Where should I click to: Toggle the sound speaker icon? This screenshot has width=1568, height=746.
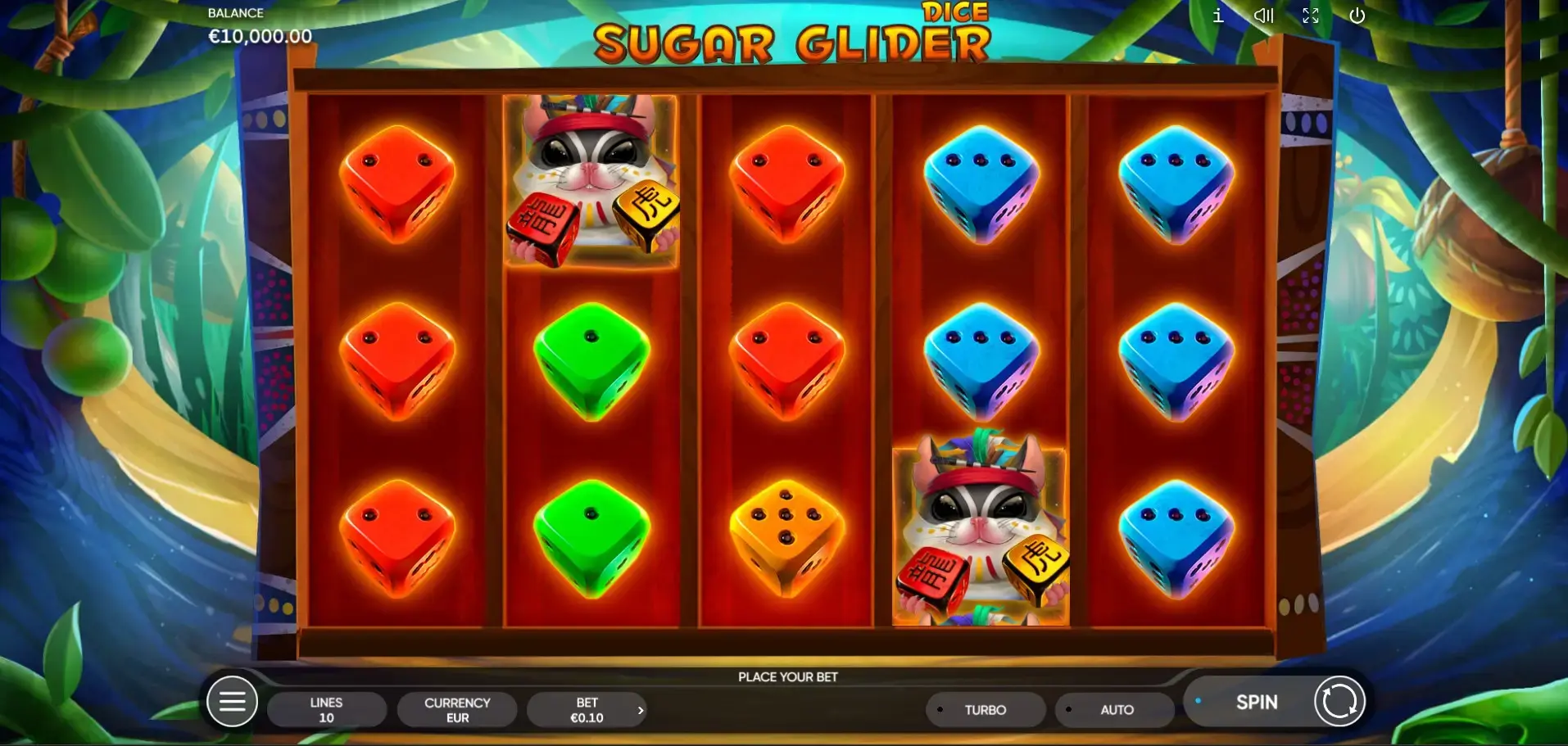[x=1263, y=16]
